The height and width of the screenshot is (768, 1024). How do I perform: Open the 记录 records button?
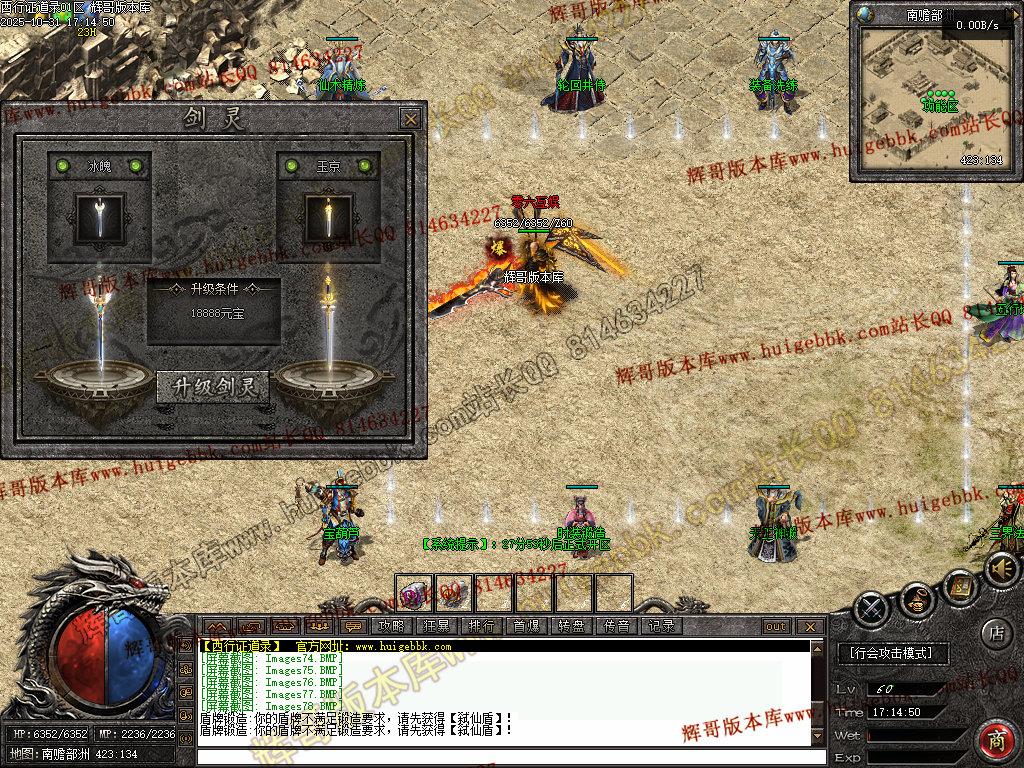[661, 626]
